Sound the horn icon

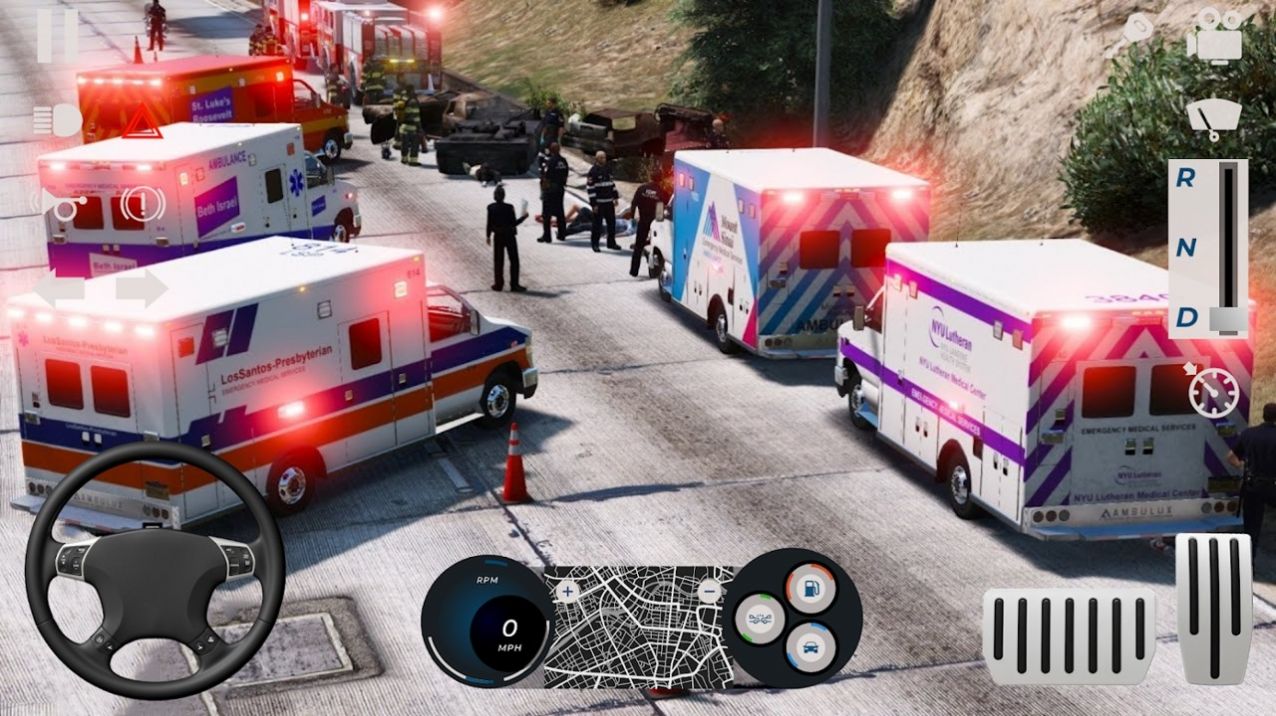(x=60, y=206)
